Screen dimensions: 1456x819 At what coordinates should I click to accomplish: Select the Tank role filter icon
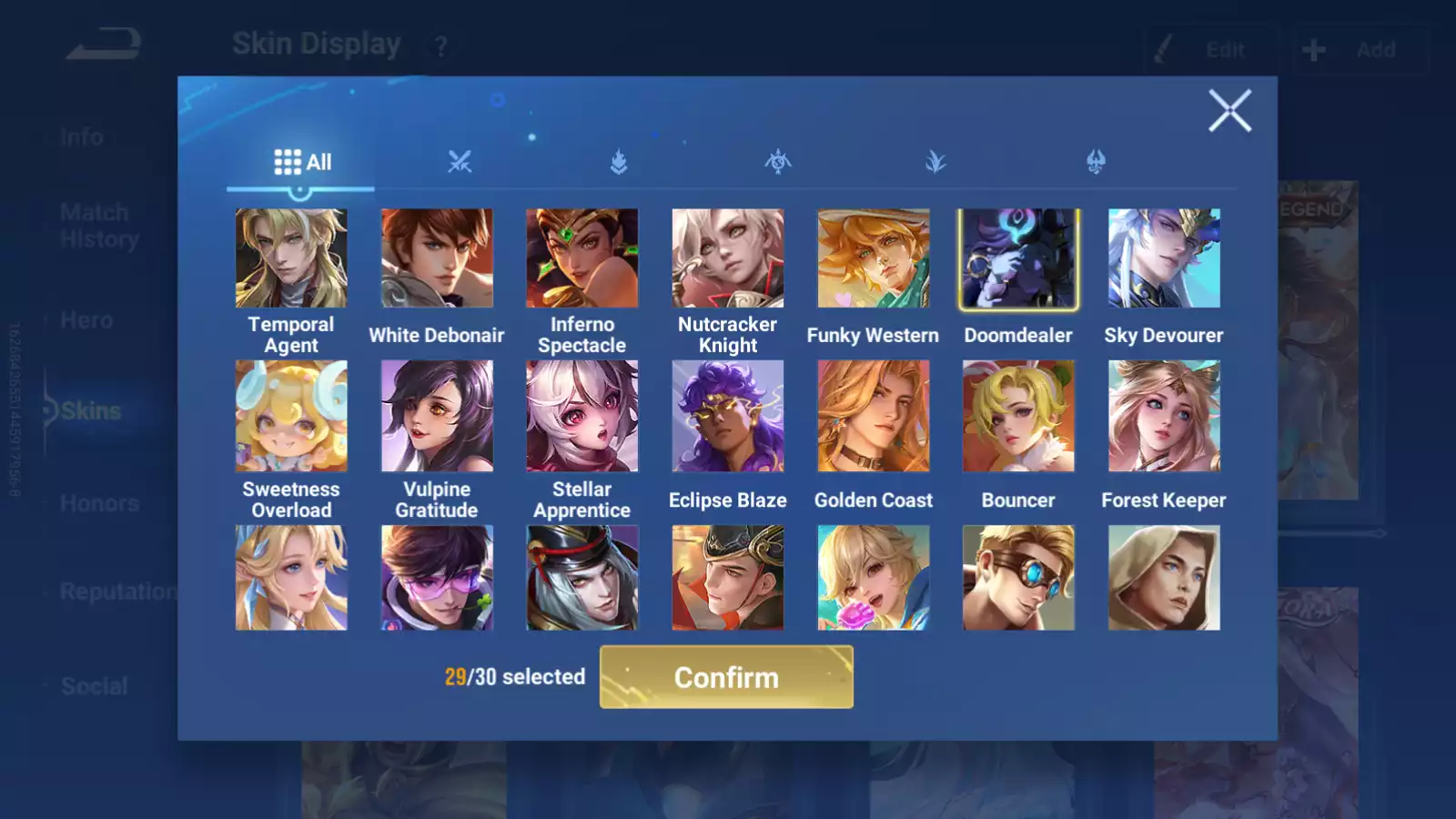click(619, 161)
